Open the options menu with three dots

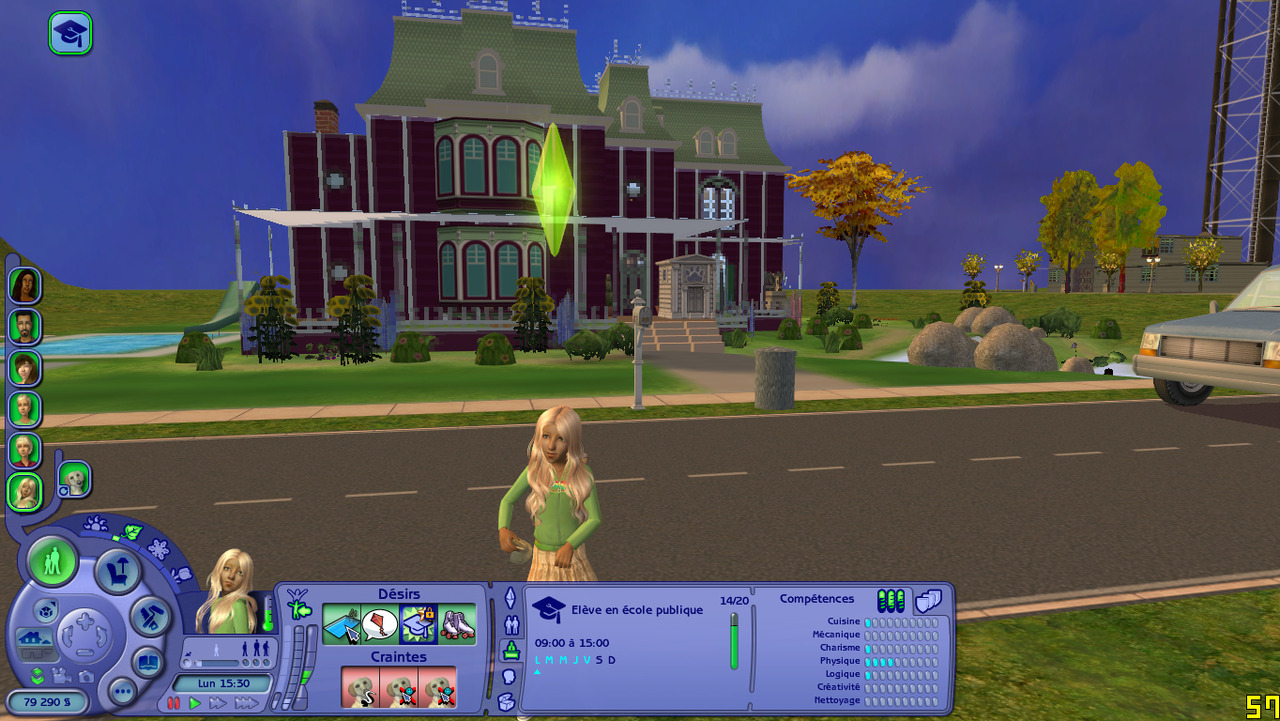(x=122, y=691)
